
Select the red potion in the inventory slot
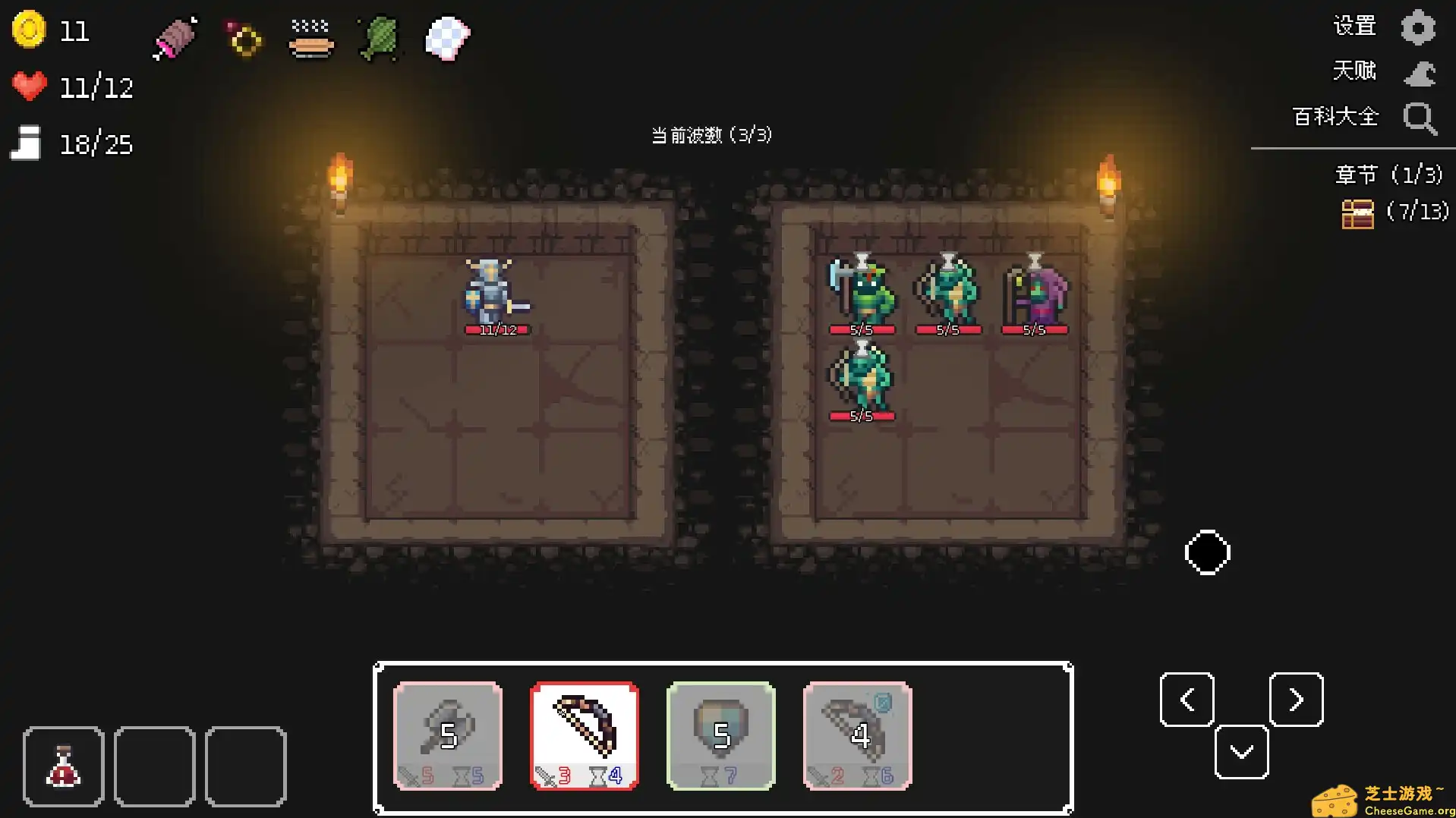click(63, 765)
